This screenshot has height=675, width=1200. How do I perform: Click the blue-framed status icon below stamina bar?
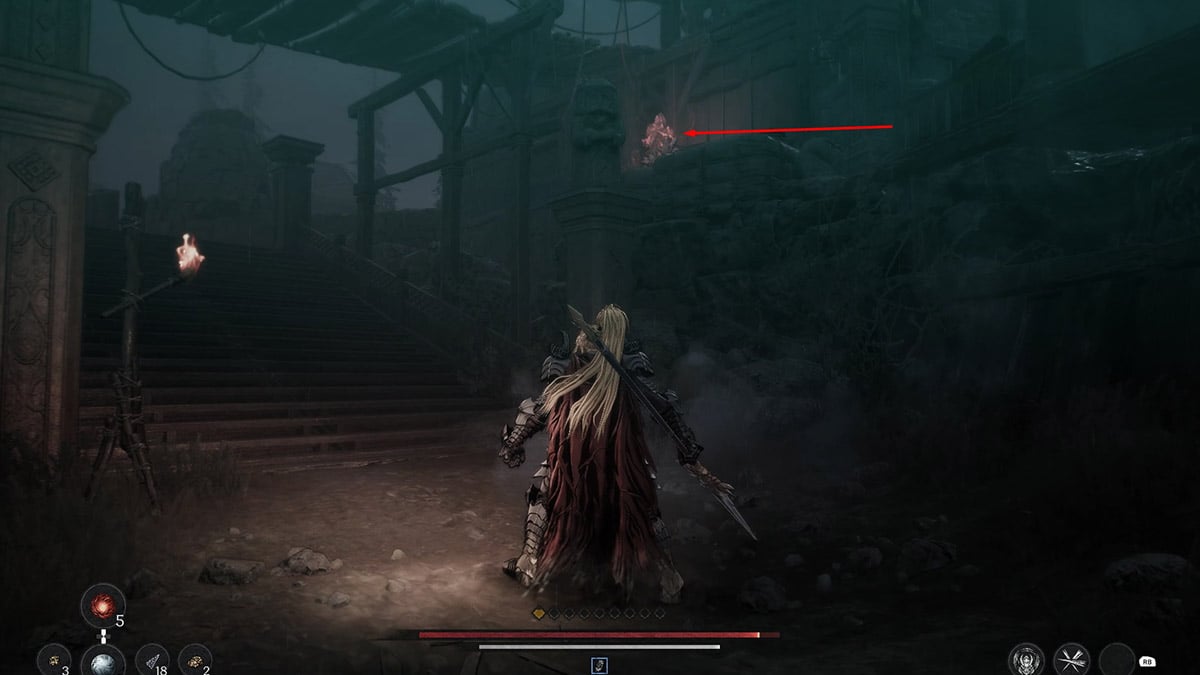(599, 665)
